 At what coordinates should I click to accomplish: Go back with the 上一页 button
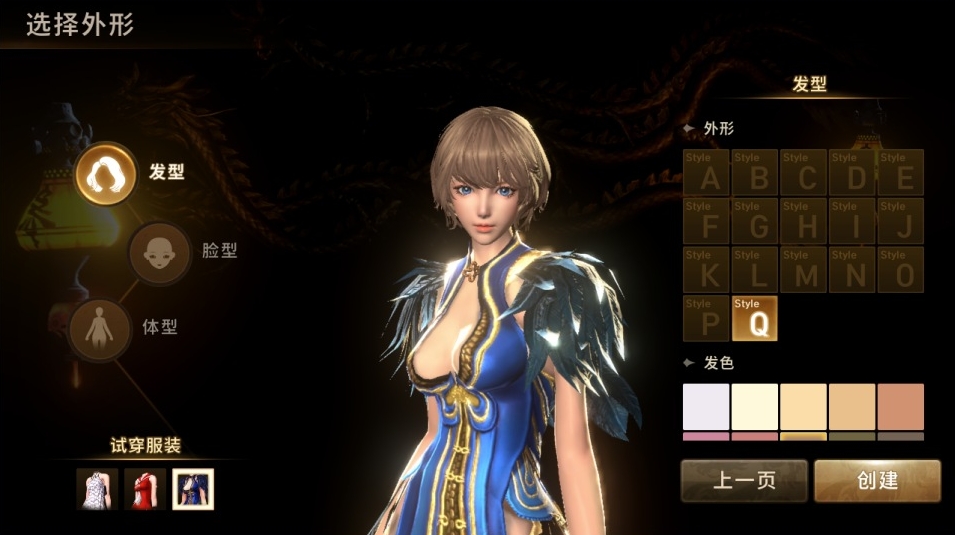tap(744, 481)
